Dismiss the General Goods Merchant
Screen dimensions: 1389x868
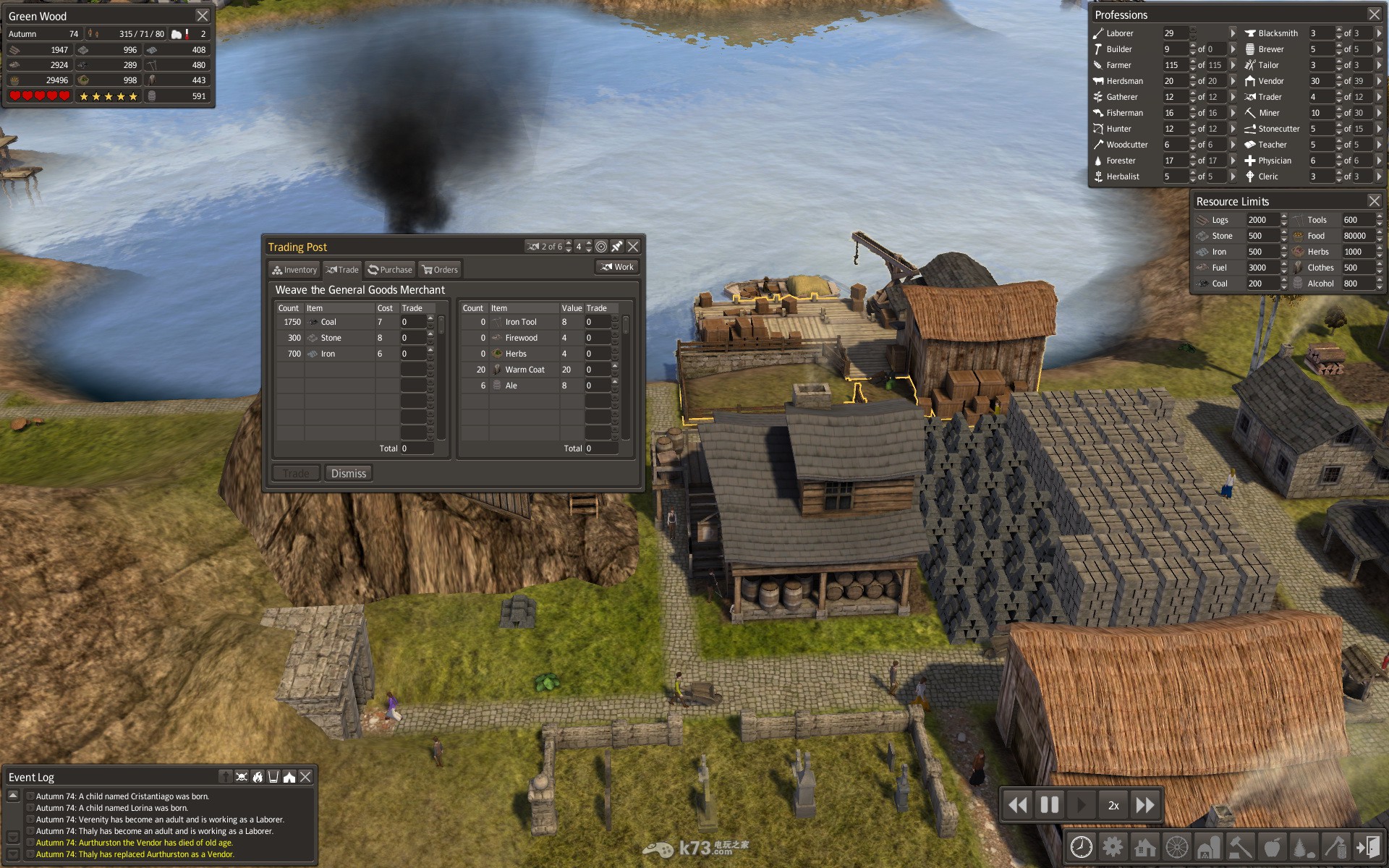tap(348, 474)
